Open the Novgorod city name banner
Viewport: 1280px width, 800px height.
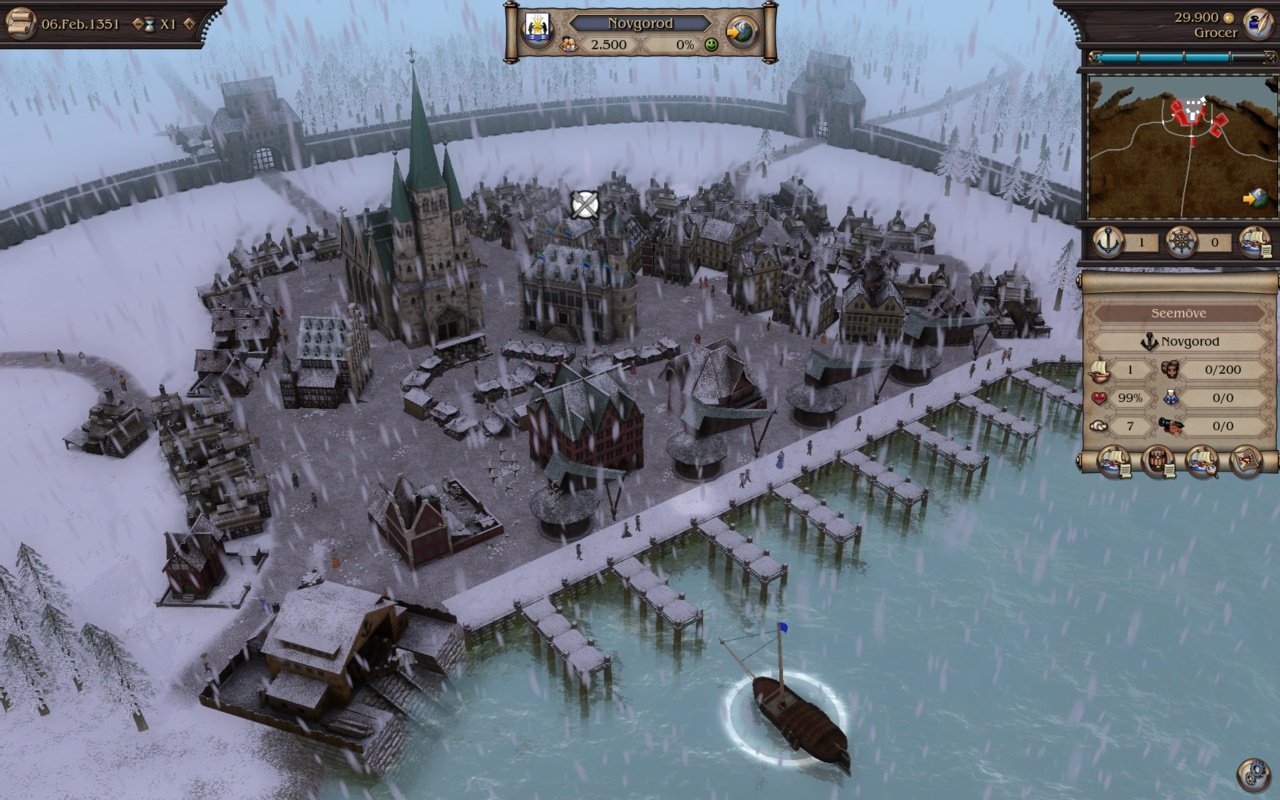(x=640, y=24)
